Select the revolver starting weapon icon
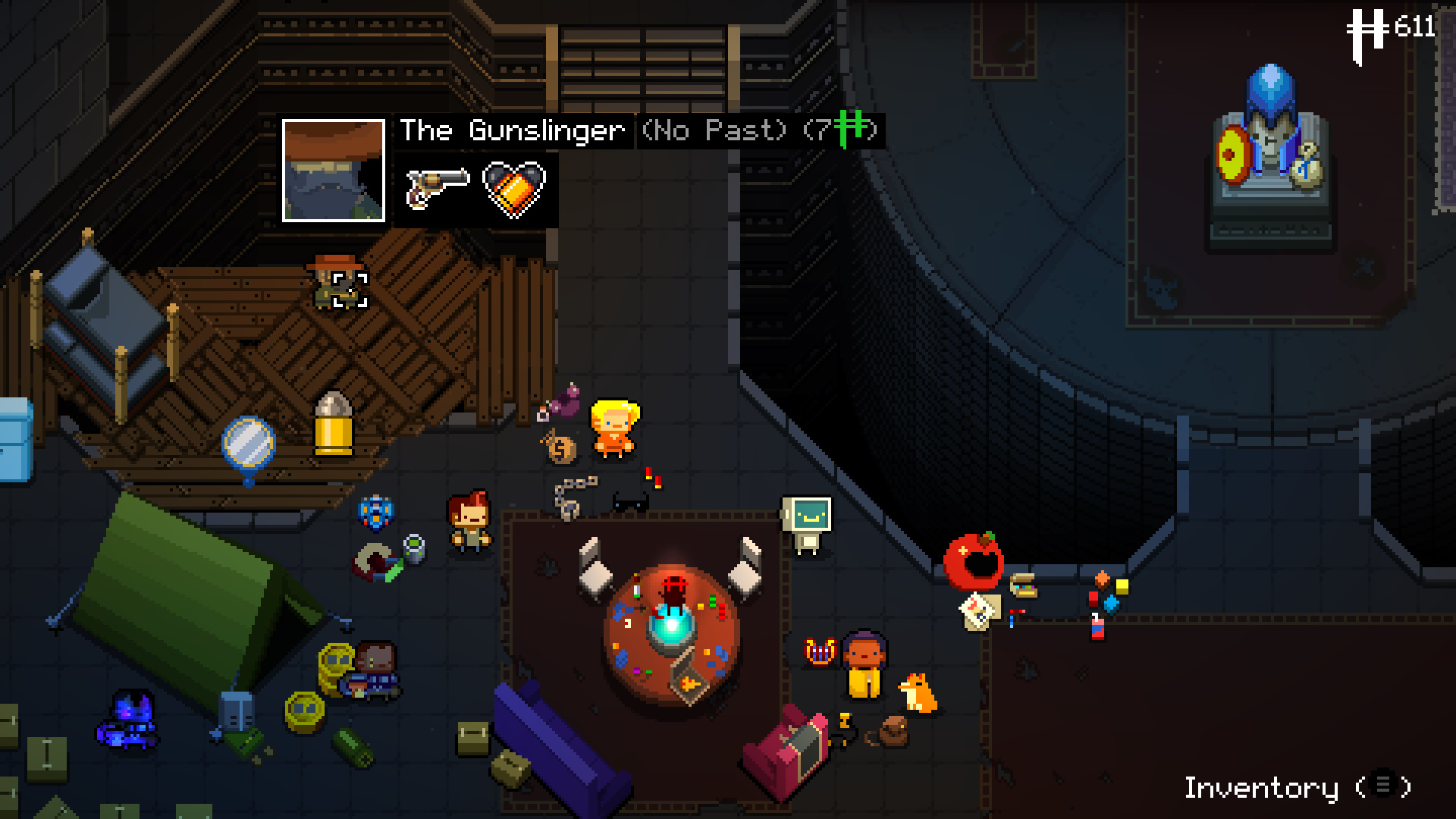Screen dimensions: 1456x819 tap(438, 187)
